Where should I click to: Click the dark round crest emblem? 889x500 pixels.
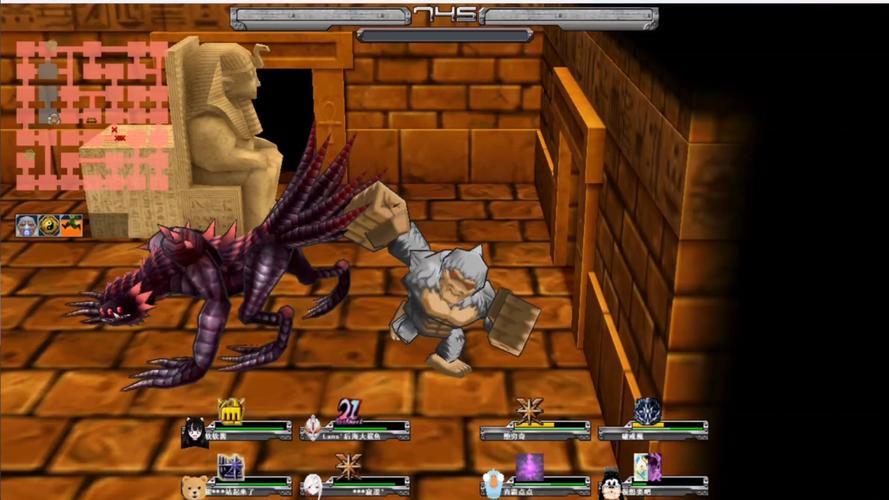[648, 410]
